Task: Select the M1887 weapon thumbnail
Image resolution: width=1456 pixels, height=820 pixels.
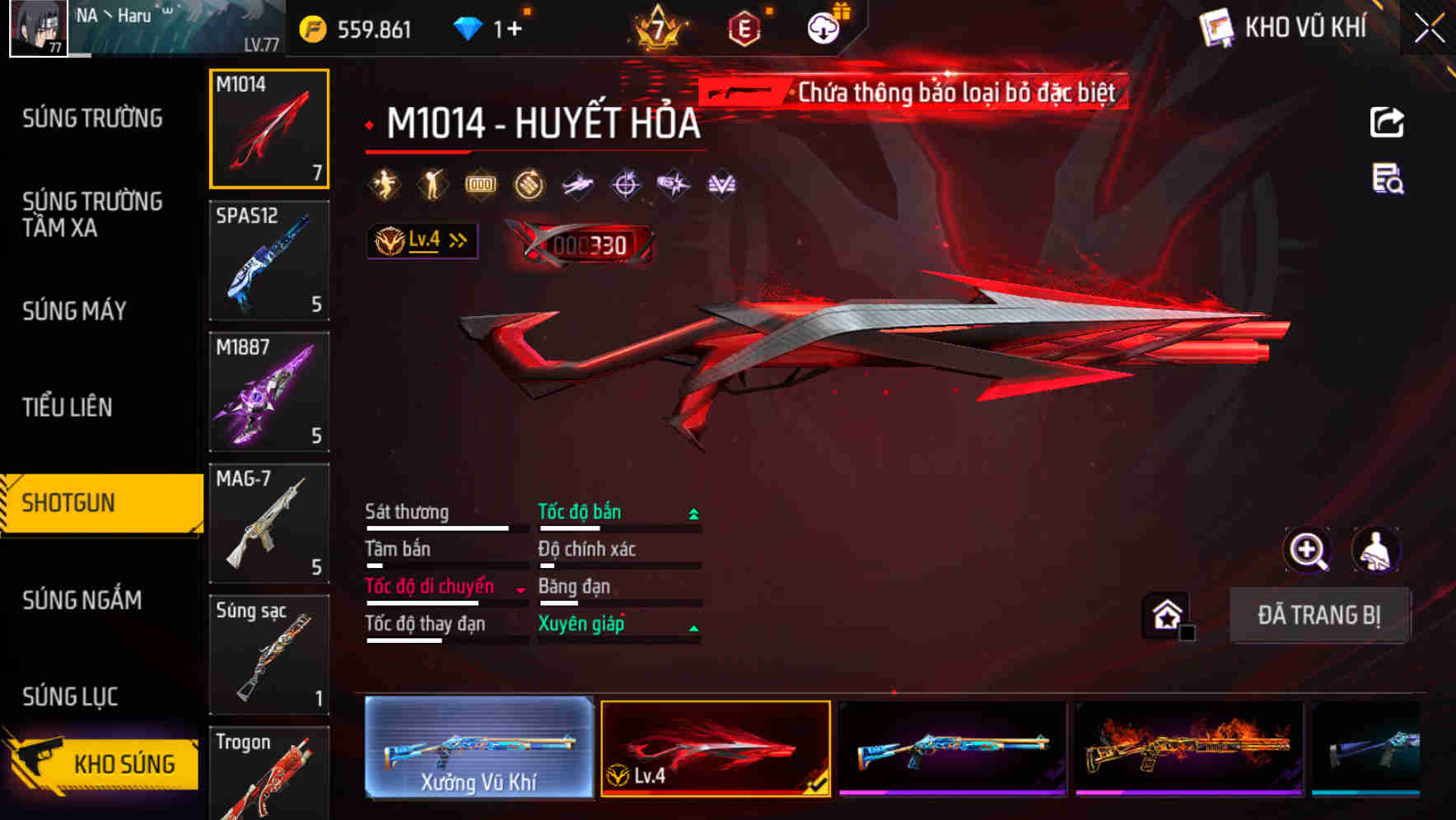Action: click(269, 391)
